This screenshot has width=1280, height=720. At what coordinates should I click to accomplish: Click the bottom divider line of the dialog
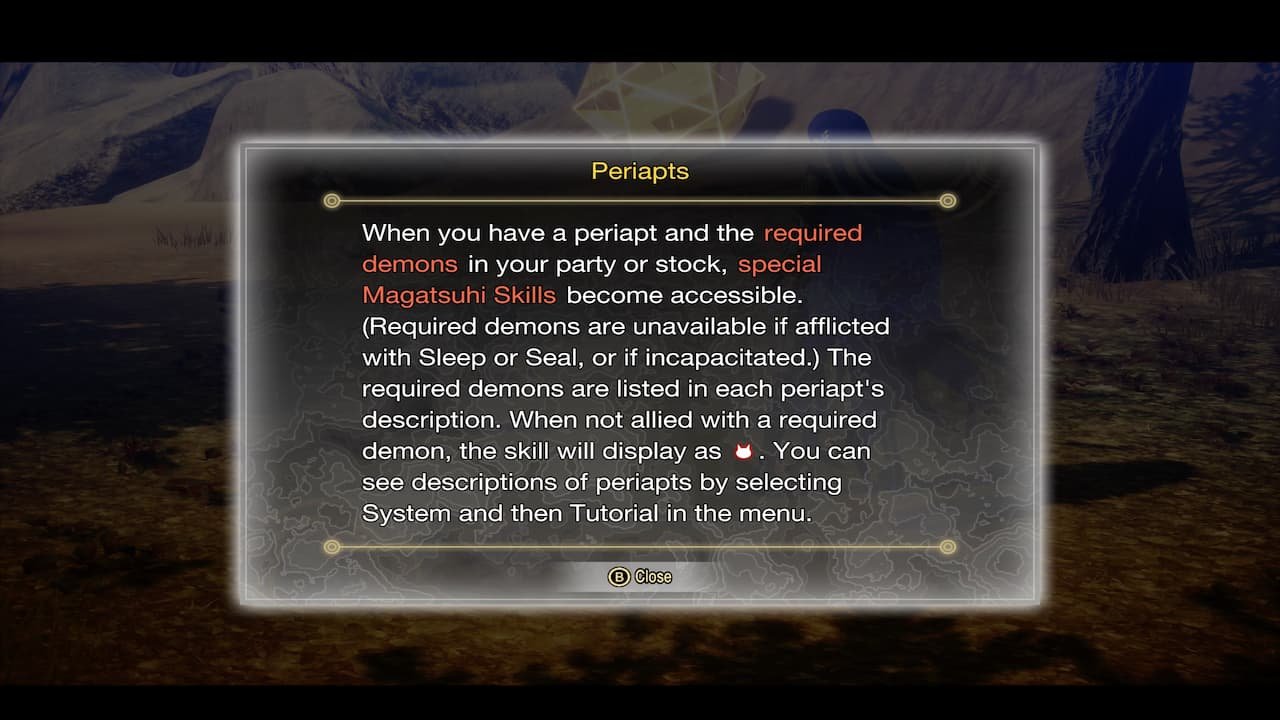tap(639, 547)
